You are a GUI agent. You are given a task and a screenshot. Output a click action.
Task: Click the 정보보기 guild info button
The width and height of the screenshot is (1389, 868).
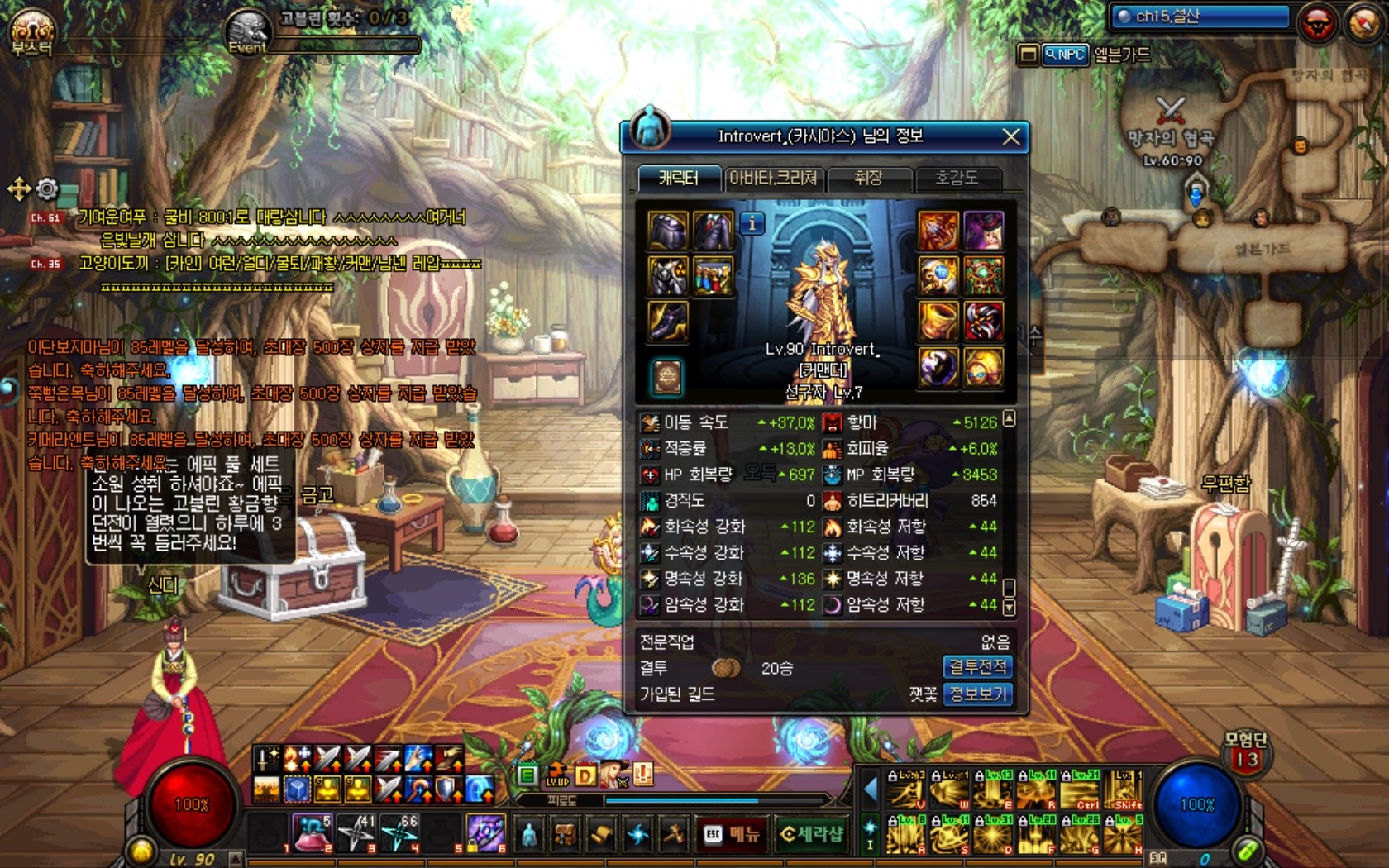(977, 694)
